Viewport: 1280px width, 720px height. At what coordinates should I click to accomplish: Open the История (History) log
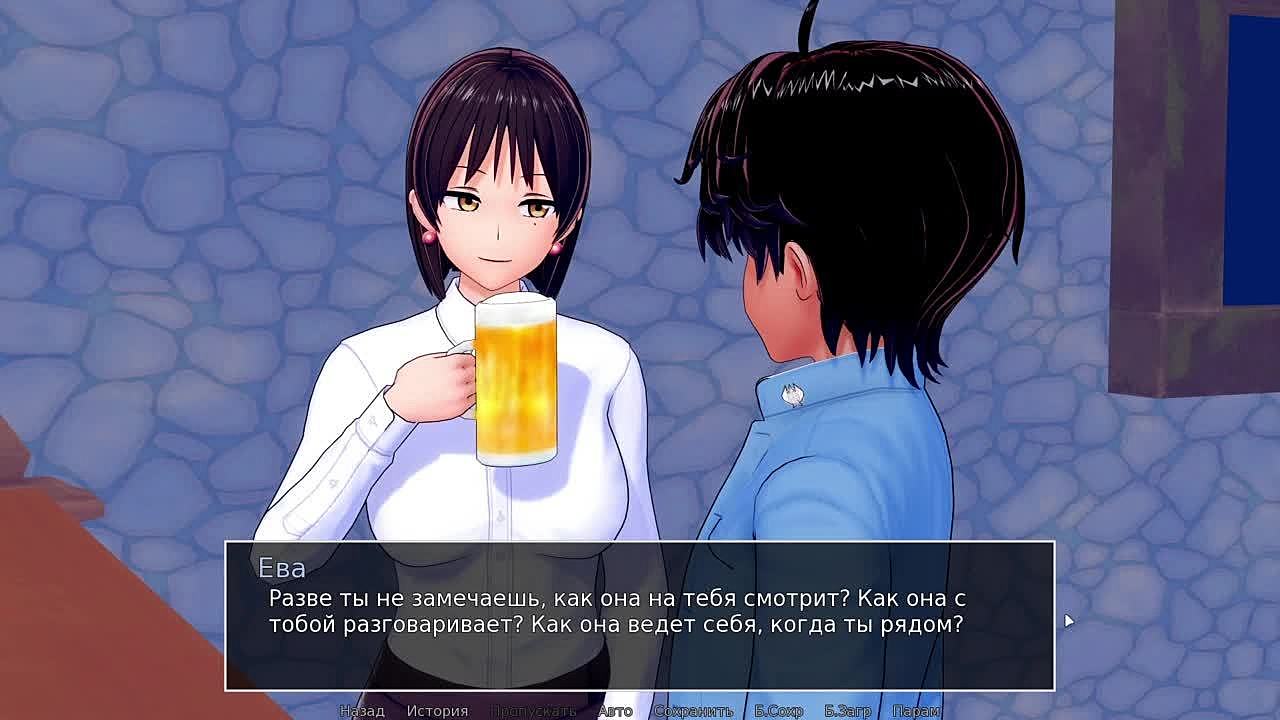(x=437, y=711)
